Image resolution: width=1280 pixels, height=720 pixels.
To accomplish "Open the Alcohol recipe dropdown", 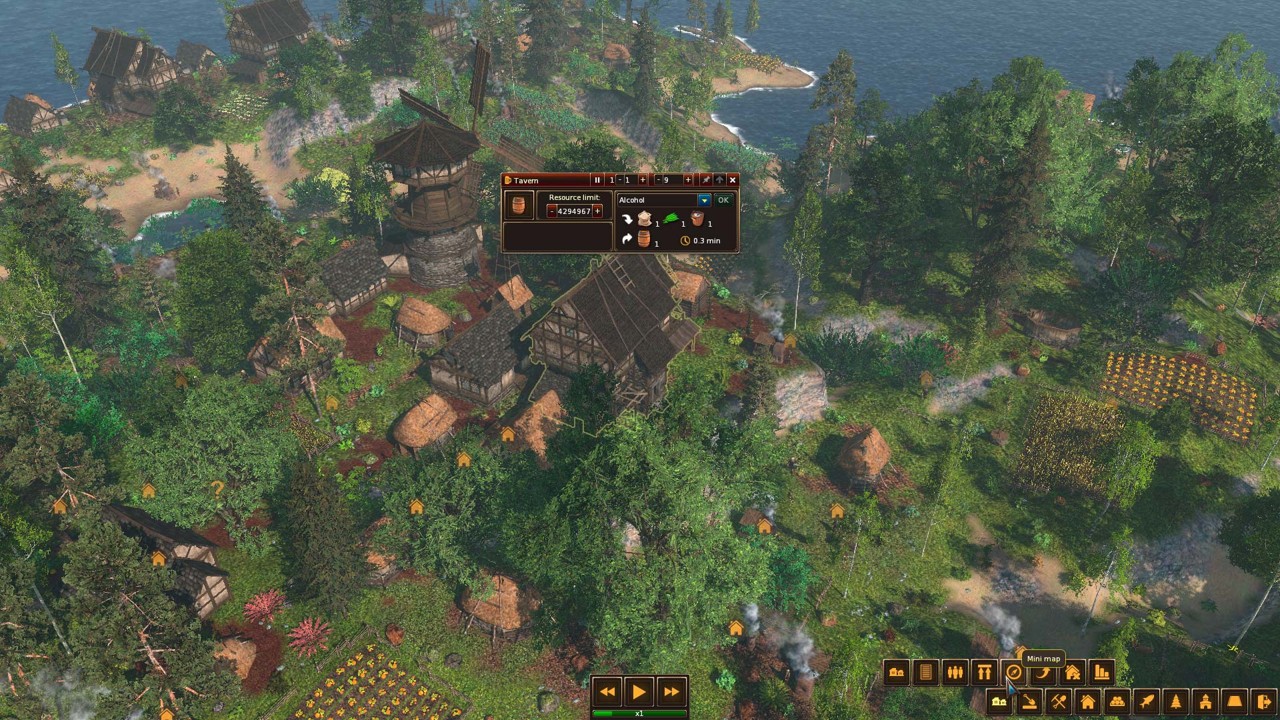I will pos(704,200).
